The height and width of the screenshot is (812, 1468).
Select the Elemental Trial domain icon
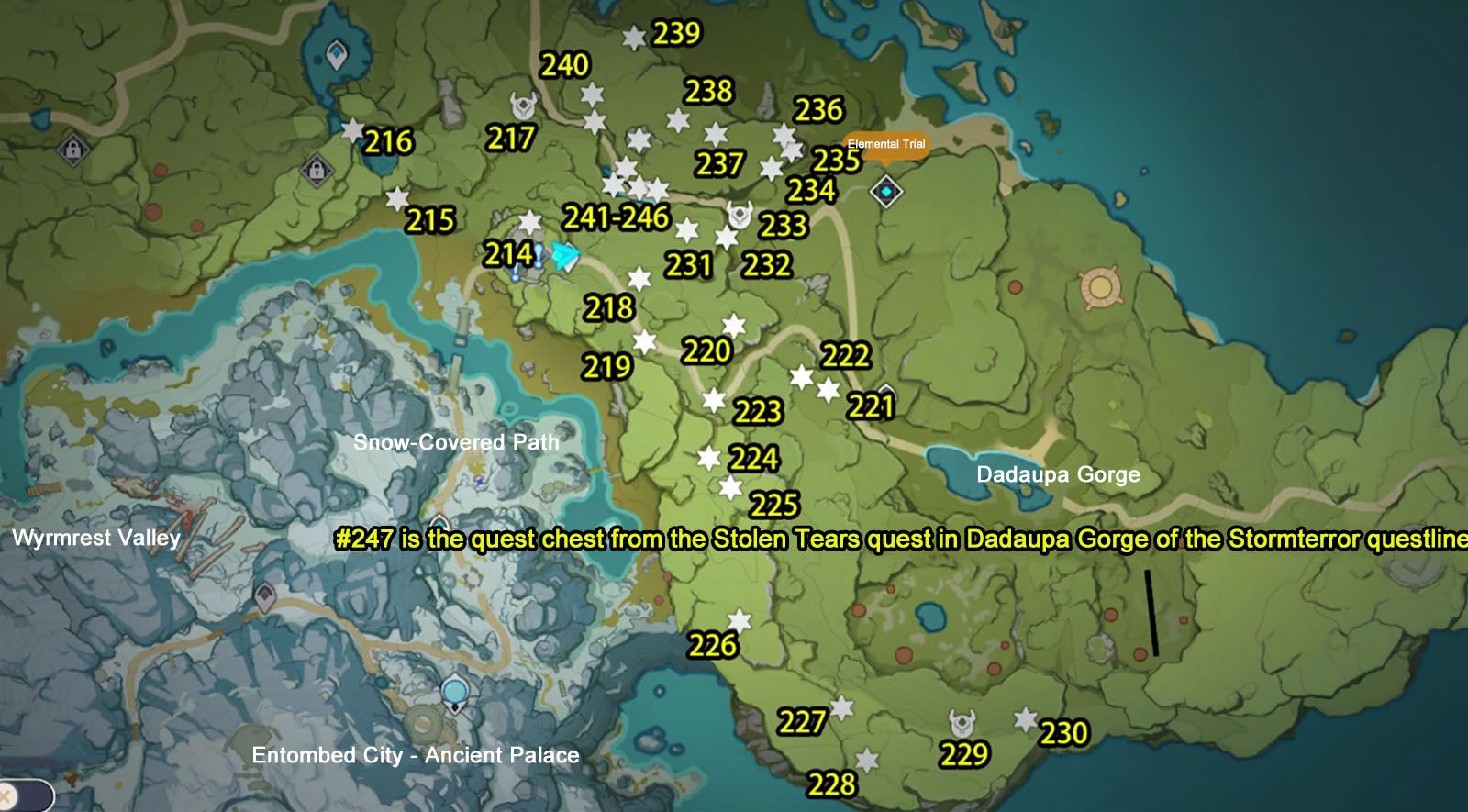click(x=885, y=190)
